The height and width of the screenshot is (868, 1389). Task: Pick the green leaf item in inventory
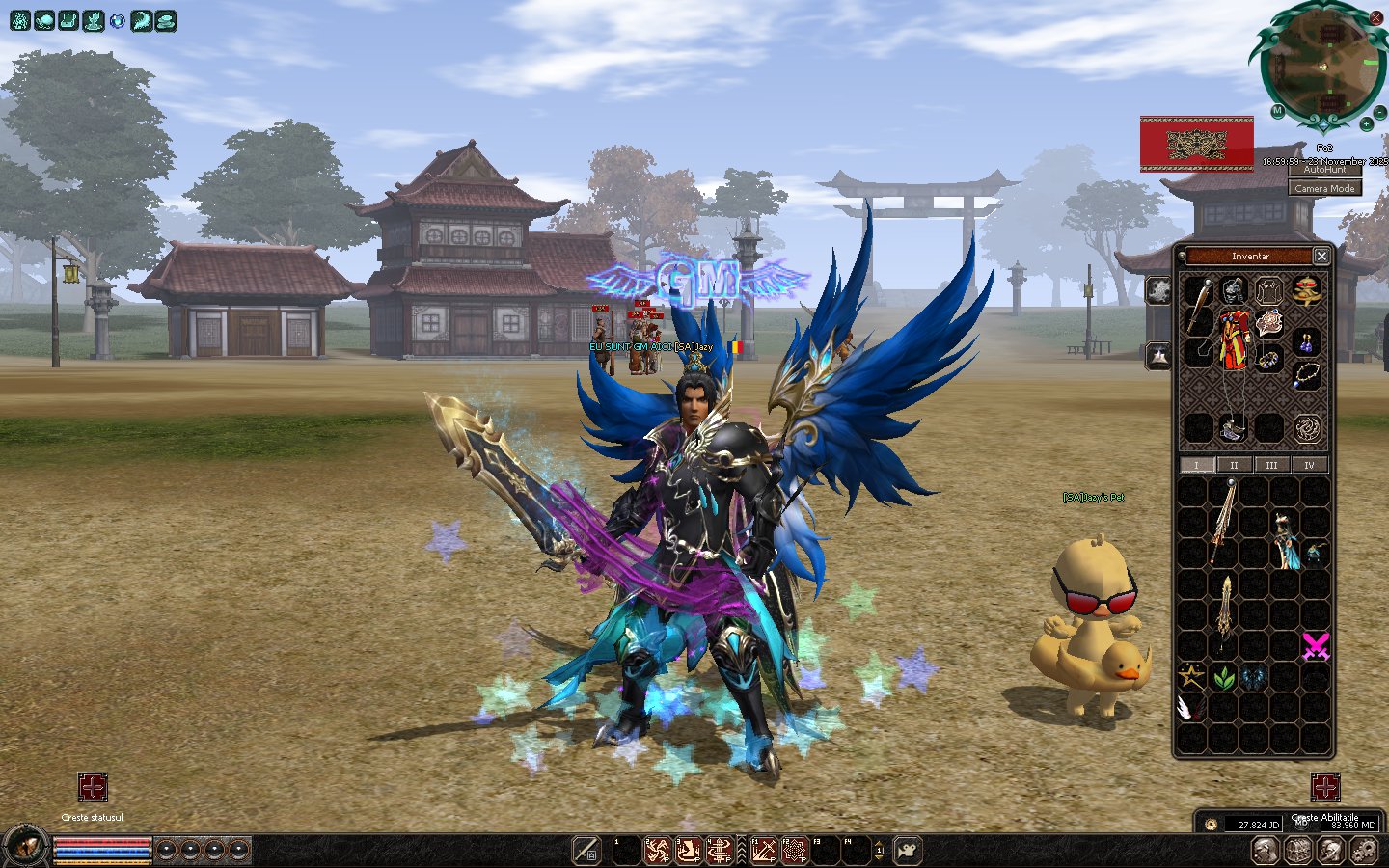click(1223, 678)
